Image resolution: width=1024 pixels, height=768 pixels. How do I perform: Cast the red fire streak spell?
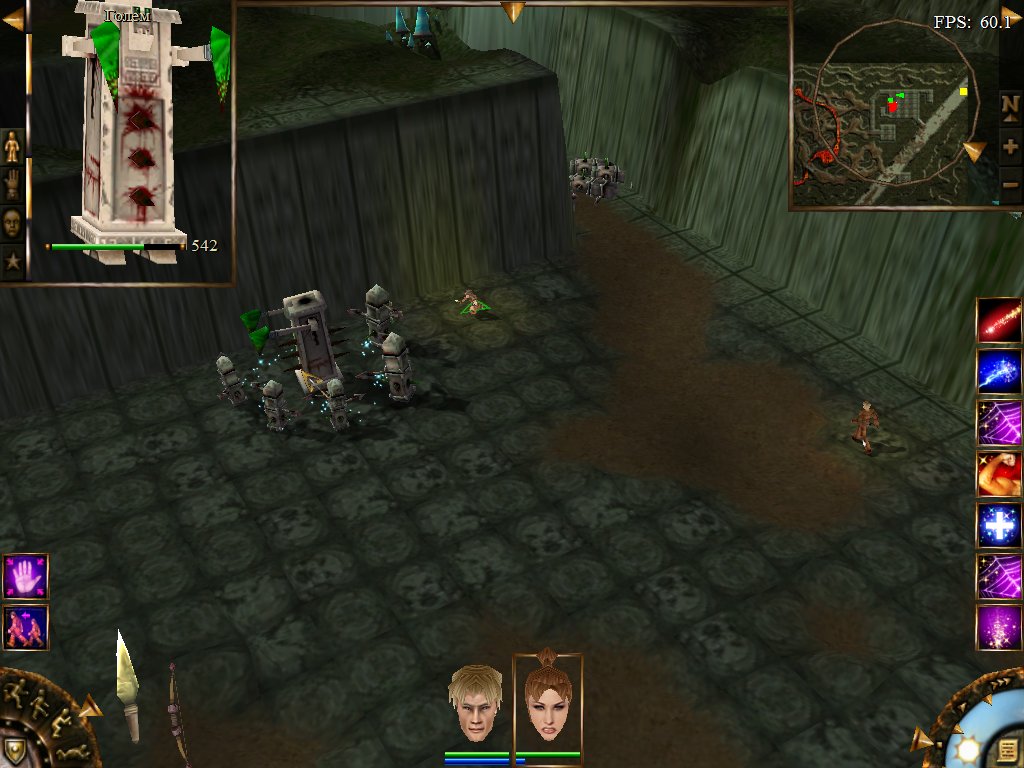(998, 320)
